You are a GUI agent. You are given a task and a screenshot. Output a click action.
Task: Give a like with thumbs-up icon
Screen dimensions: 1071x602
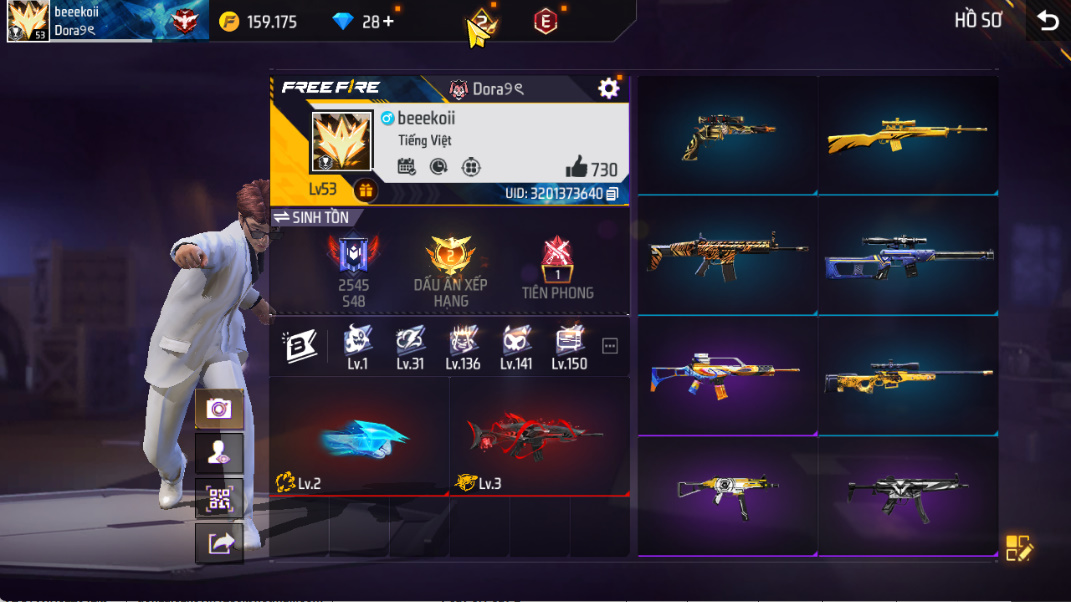point(577,168)
